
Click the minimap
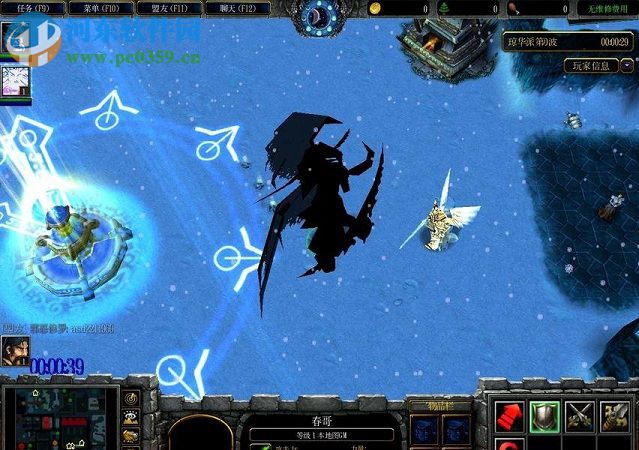[61, 417]
